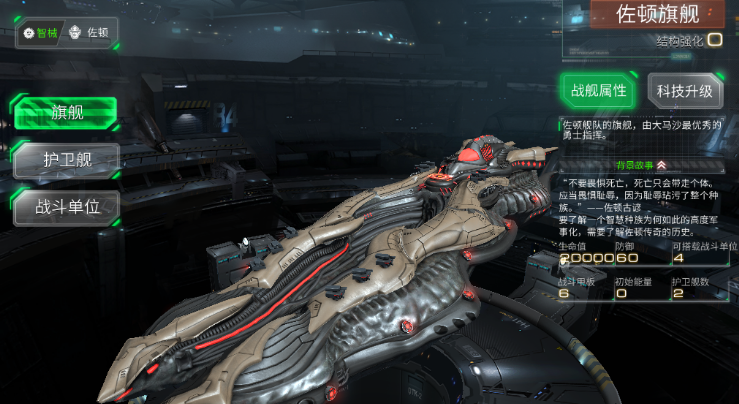The image size is (739, 404).
Task: Switch to the 战舰属性 tab
Action: [x=598, y=90]
